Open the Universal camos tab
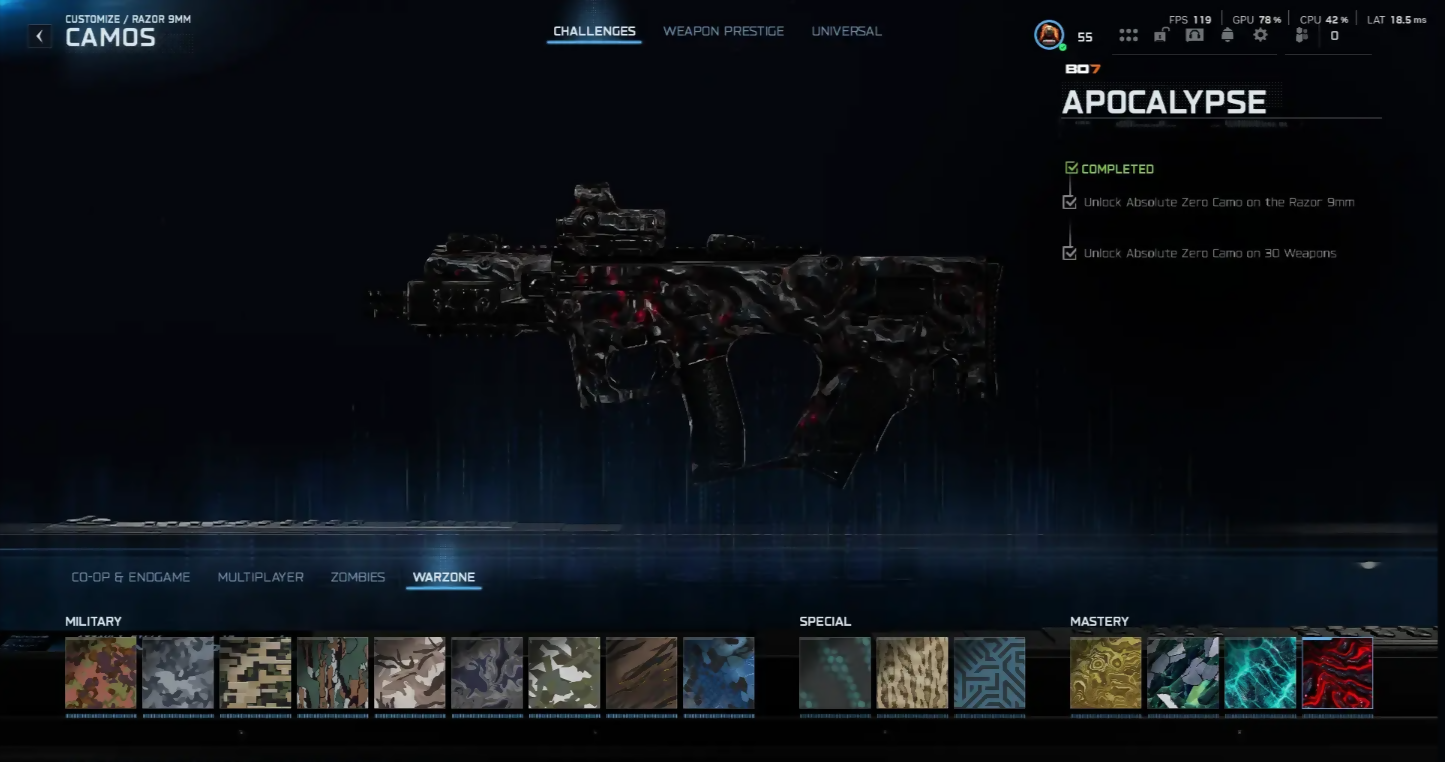Viewport: 1445px width, 762px height. click(x=846, y=31)
